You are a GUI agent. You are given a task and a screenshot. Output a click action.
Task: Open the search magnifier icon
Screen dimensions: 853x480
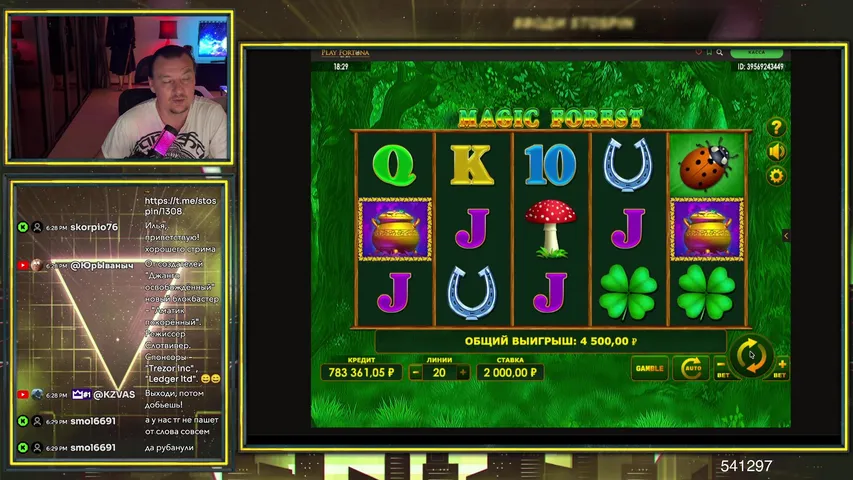click(720, 53)
